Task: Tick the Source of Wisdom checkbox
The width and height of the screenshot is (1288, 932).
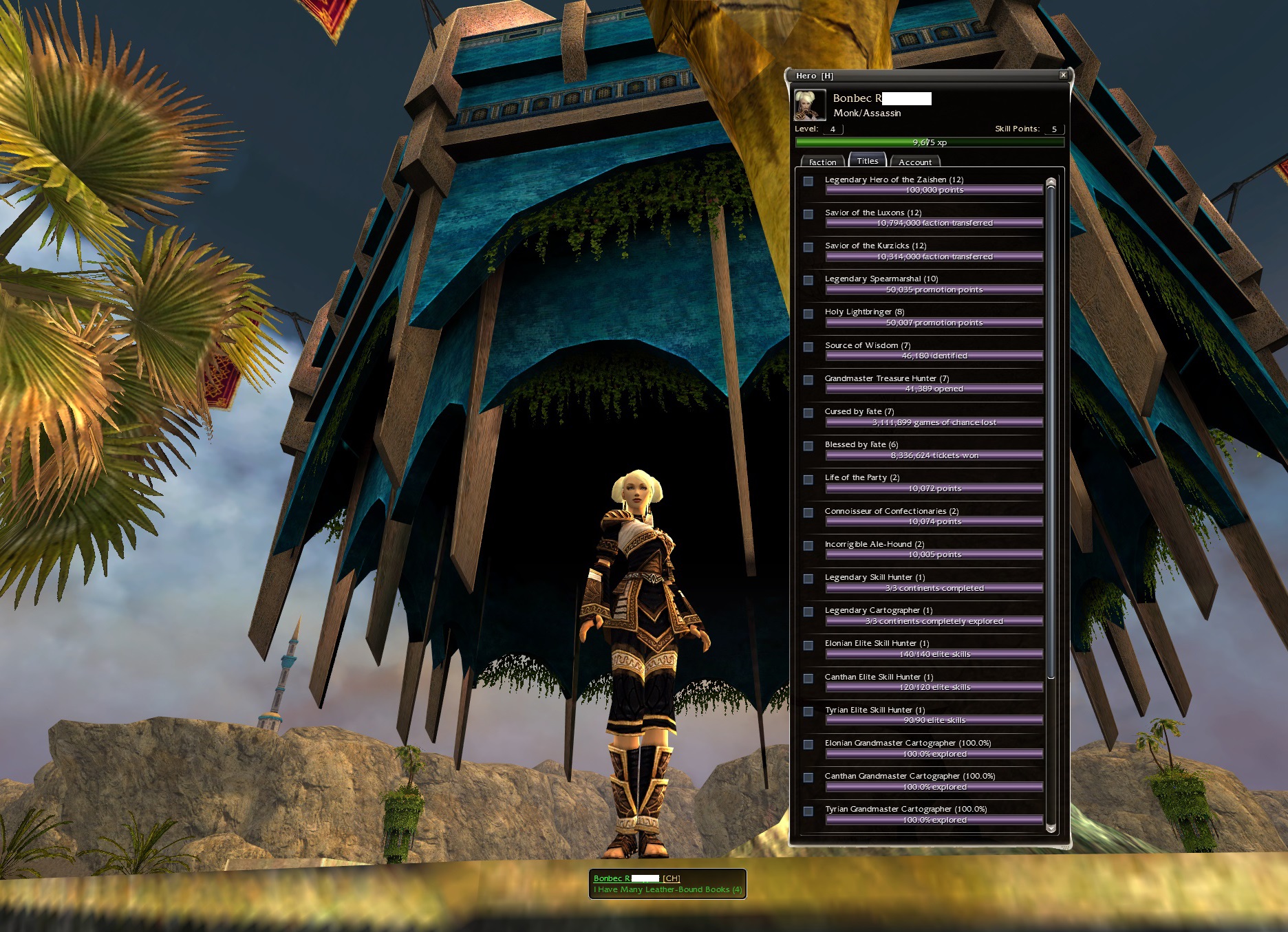Action: click(808, 347)
